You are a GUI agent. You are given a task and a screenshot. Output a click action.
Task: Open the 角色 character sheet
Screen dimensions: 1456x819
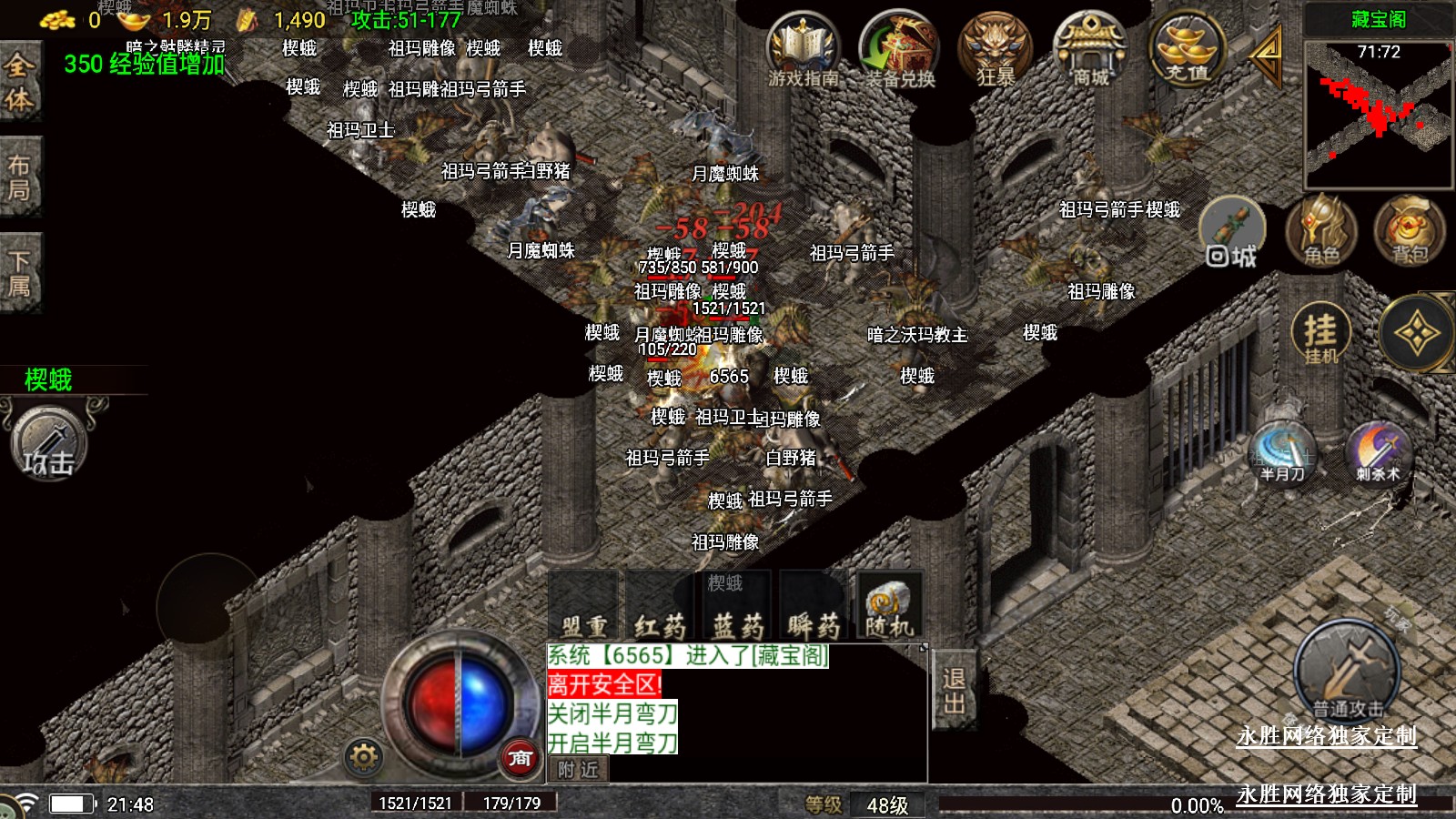click(x=1321, y=231)
